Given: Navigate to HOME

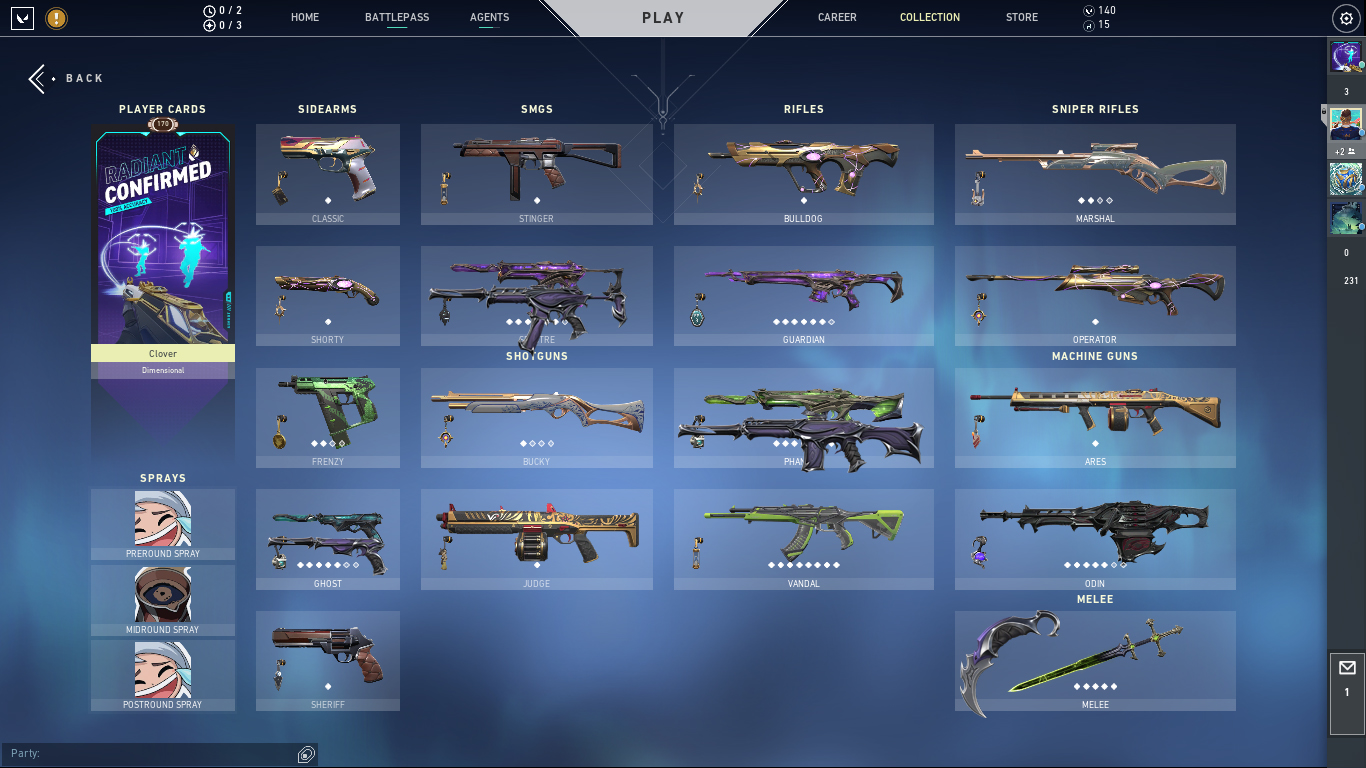Looking at the screenshot, I should click(304, 17).
